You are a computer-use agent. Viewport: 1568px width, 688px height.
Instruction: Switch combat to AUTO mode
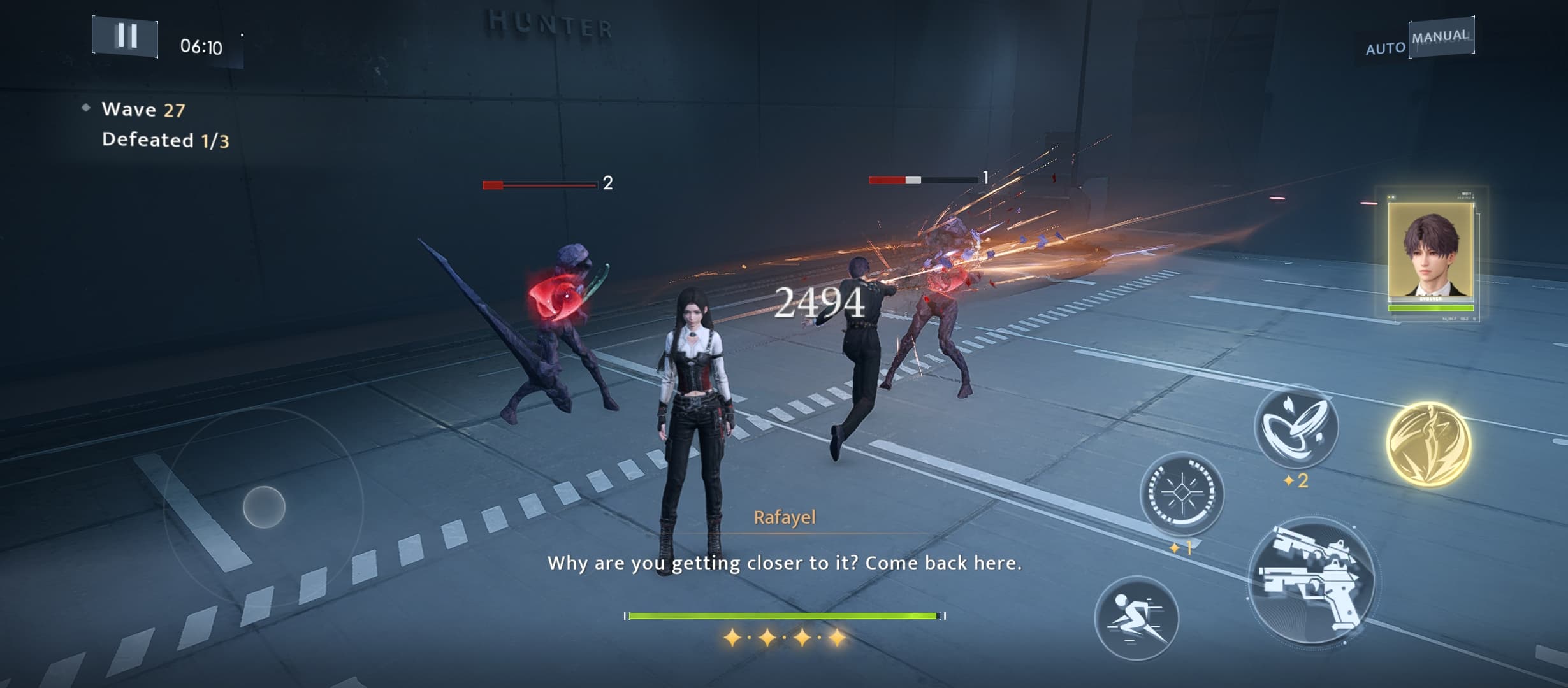click(x=1384, y=48)
